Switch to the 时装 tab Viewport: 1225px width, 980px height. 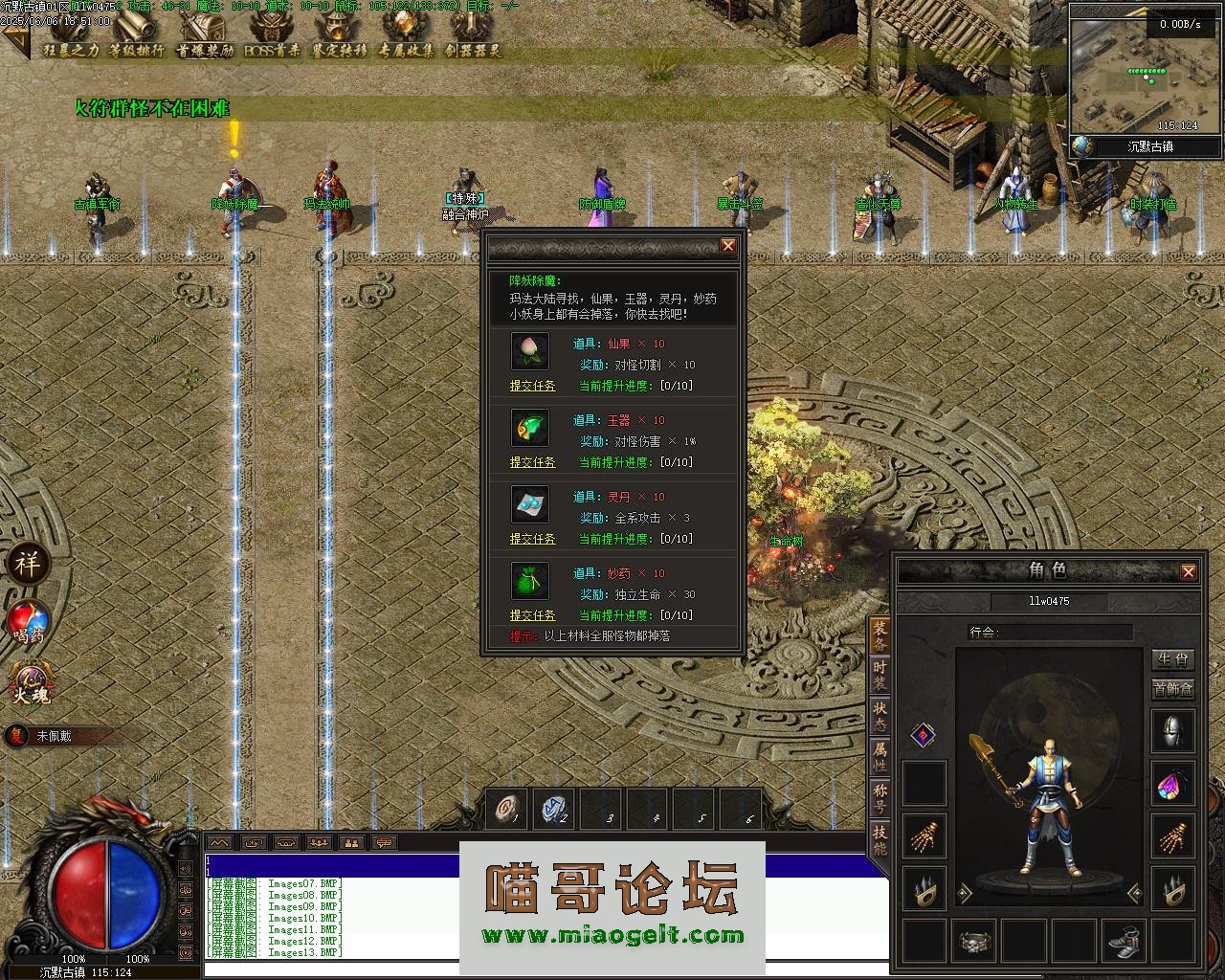(880, 676)
